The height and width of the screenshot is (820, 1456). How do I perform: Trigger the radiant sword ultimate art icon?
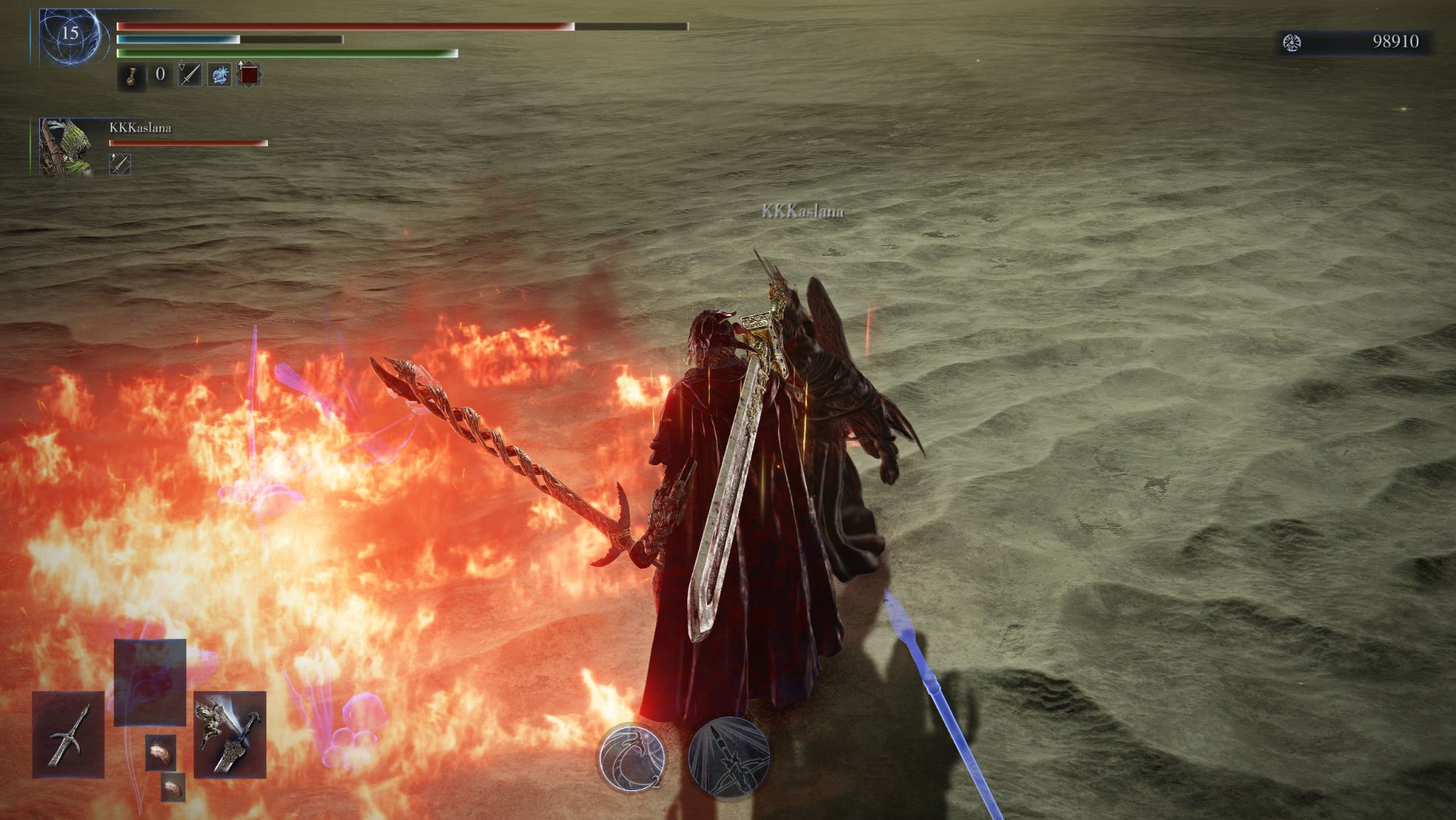pos(728,757)
